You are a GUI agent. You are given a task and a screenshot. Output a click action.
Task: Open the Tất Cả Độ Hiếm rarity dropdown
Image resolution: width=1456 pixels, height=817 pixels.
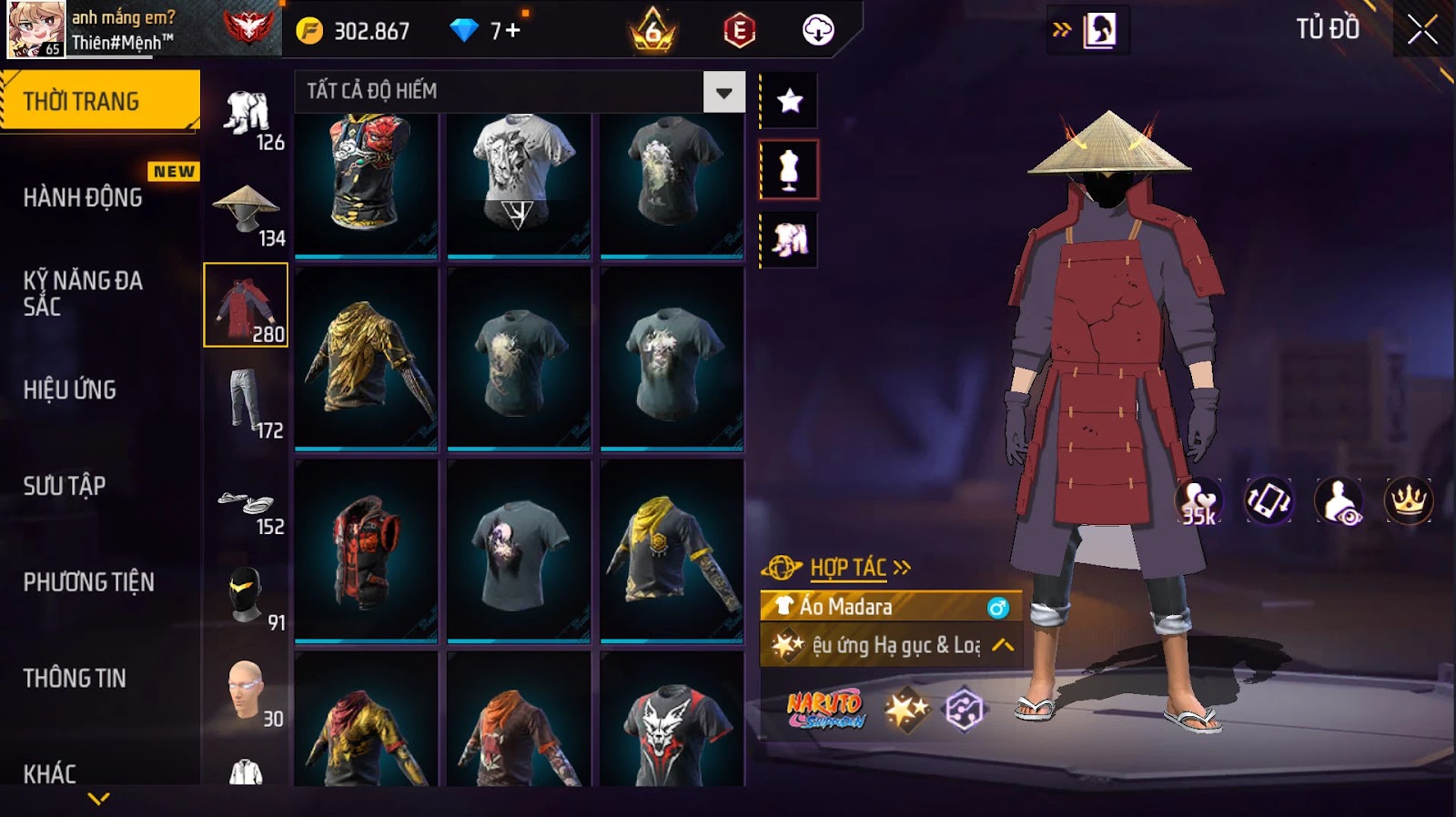pyautogui.click(x=723, y=92)
